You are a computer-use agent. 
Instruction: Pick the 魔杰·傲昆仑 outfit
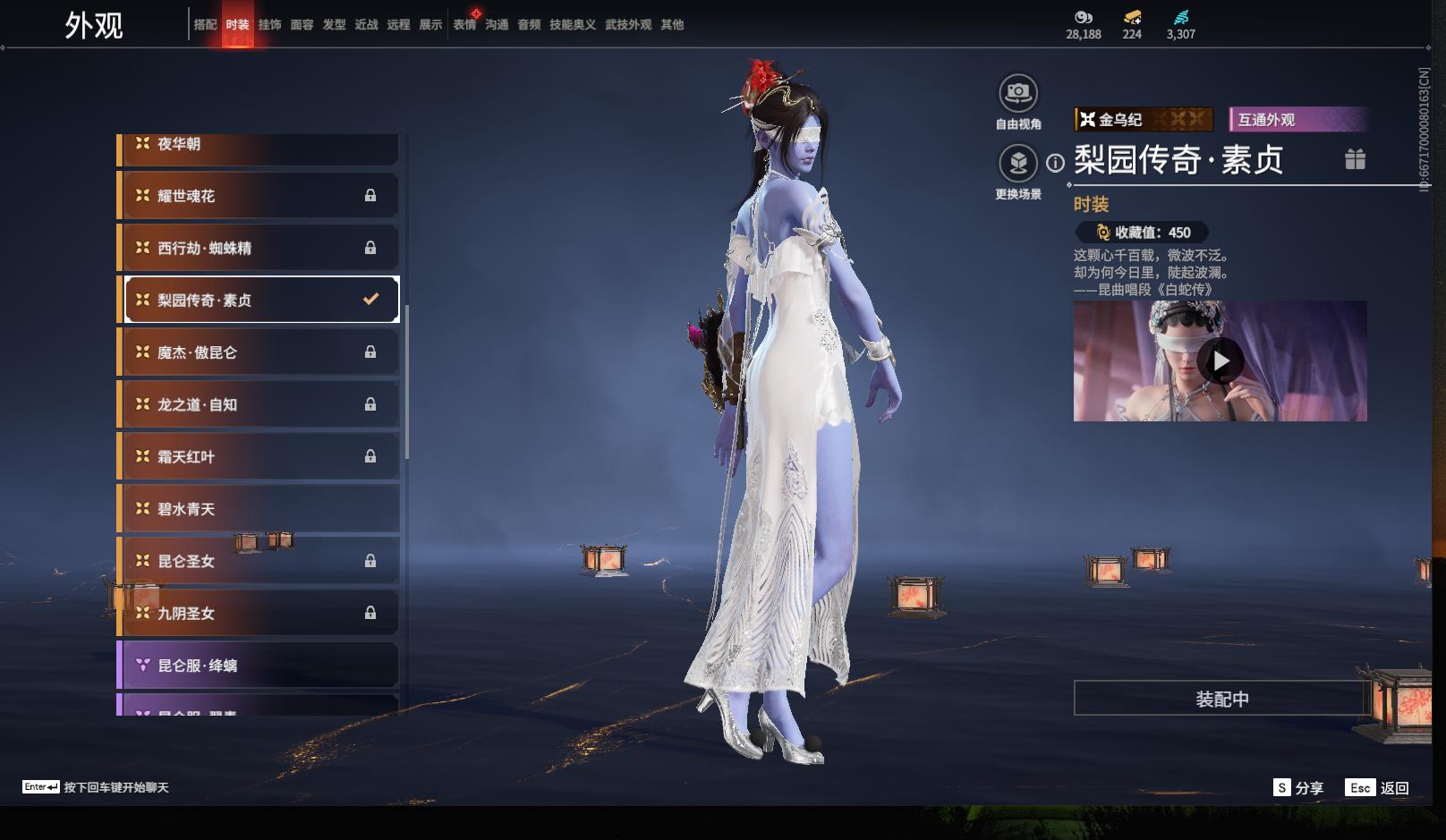pyautogui.click(x=258, y=352)
